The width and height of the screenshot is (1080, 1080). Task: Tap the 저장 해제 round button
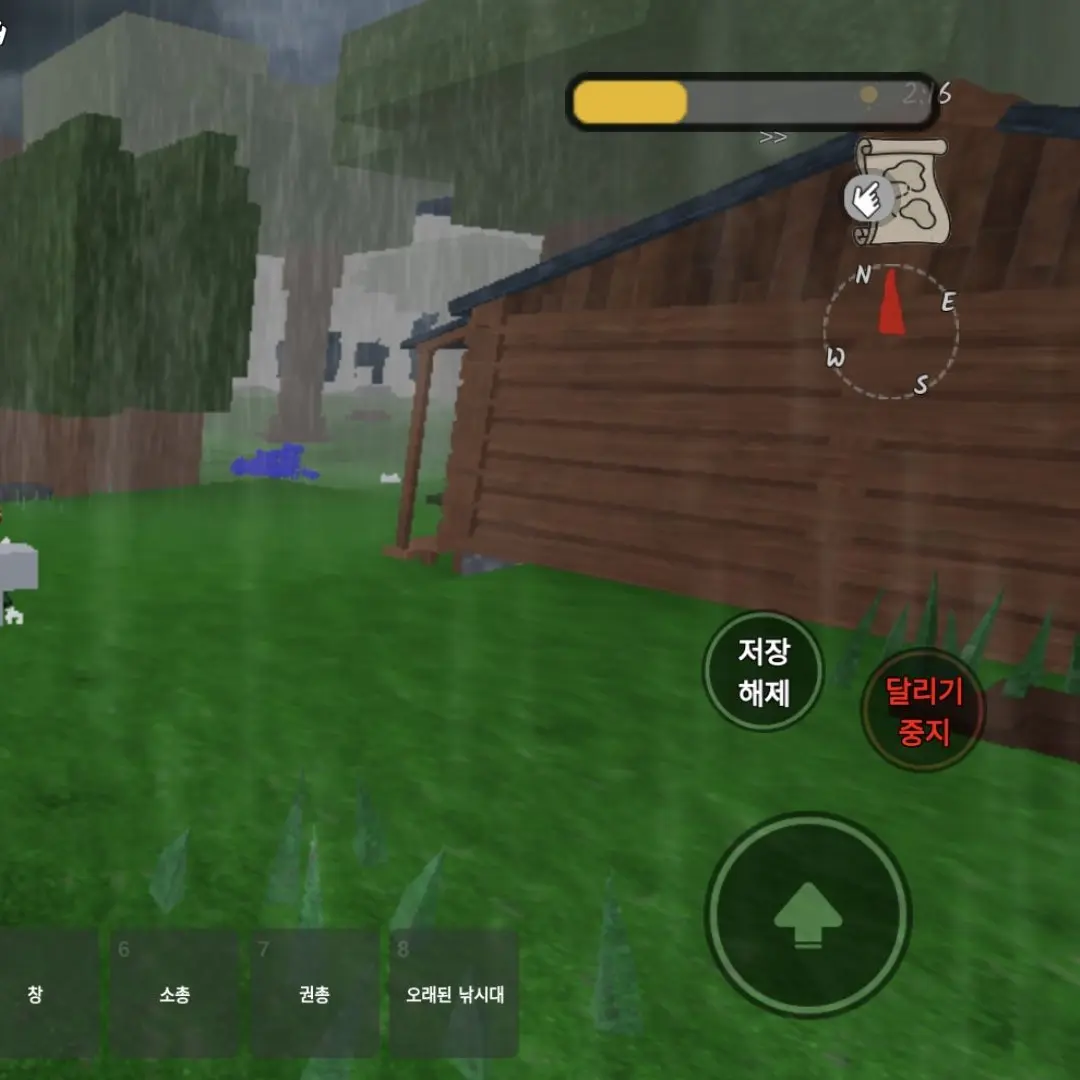[x=763, y=672]
